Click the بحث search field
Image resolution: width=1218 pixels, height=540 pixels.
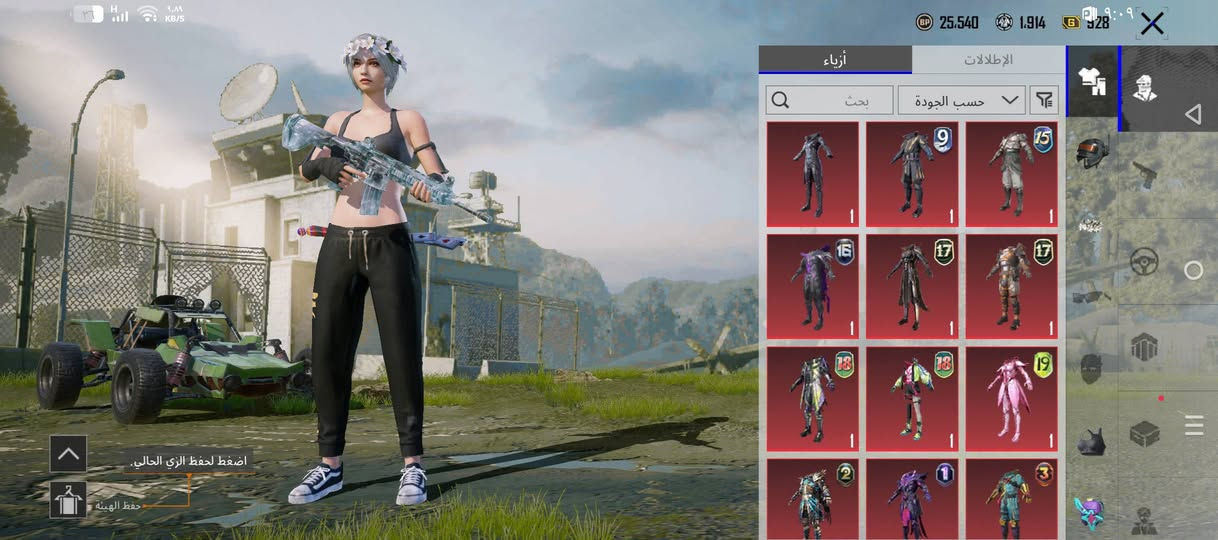click(829, 100)
